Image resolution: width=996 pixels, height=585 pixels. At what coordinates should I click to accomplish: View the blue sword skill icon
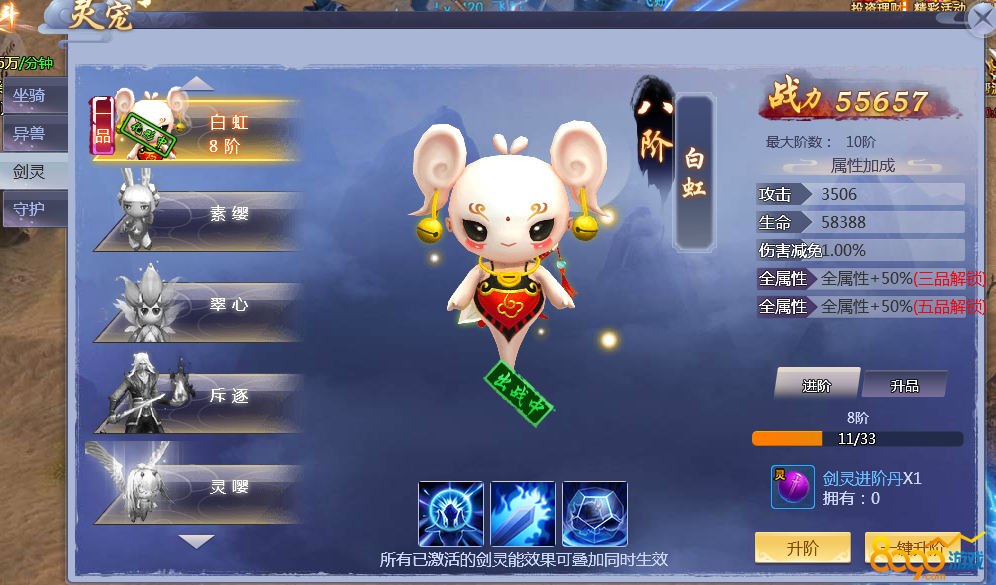click(x=523, y=514)
